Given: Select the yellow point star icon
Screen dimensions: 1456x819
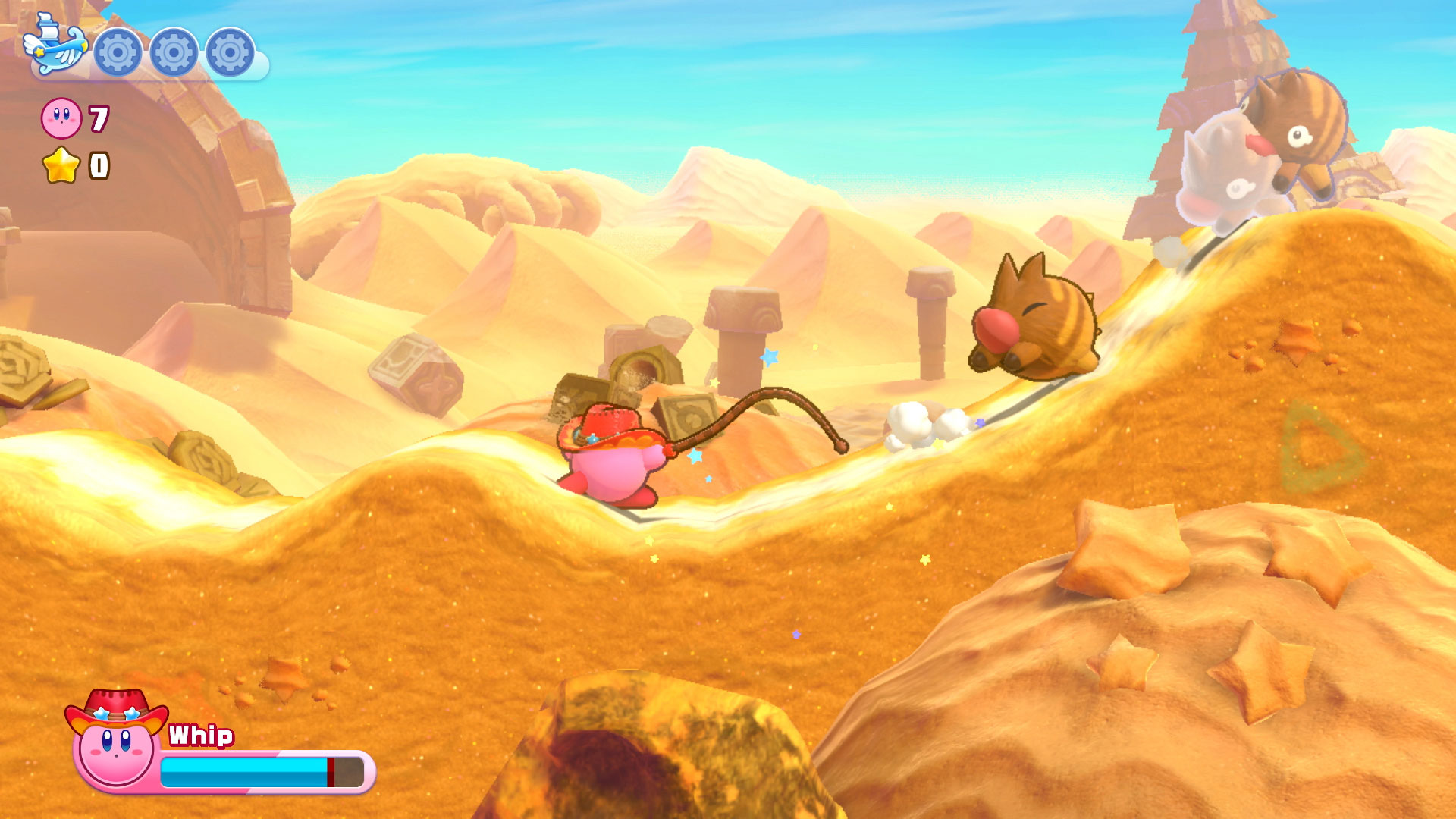Looking at the screenshot, I should pyautogui.click(x=61, y=165).
